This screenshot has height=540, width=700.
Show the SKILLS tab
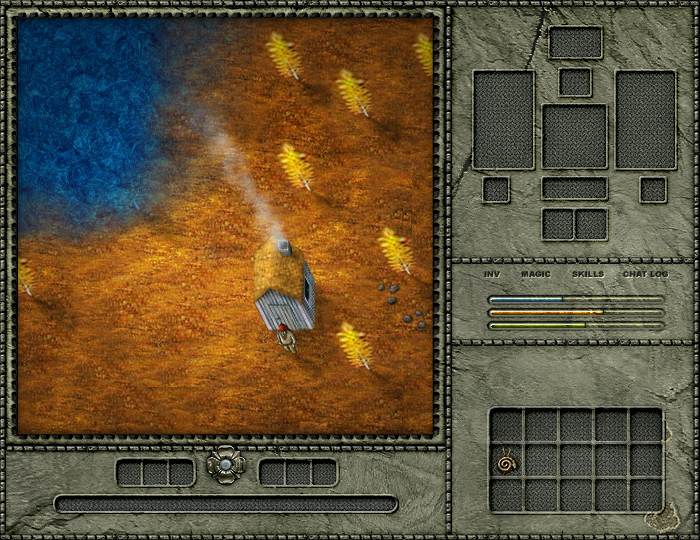pyautogui.click(x=588, y=274)
